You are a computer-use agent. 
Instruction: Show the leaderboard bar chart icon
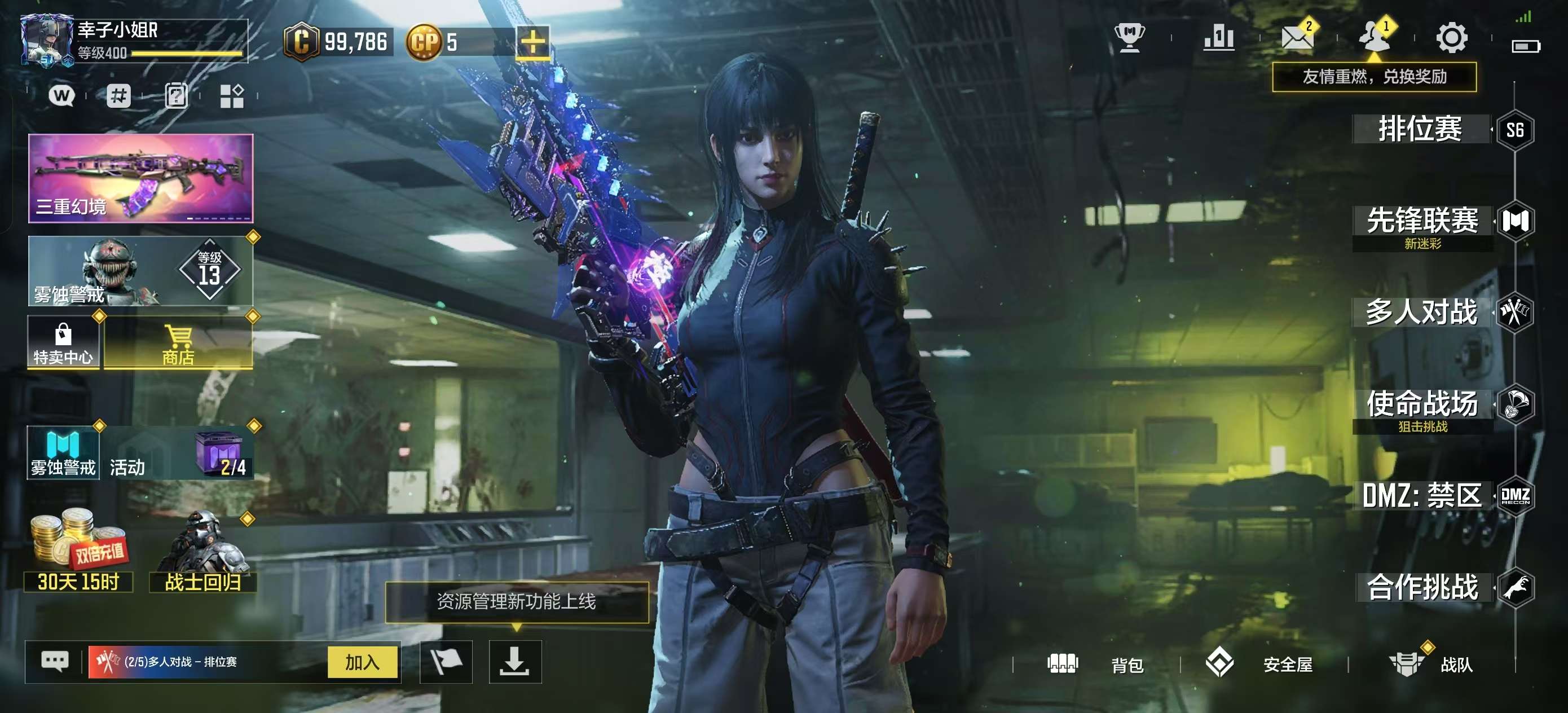(x=1219, y=38)
